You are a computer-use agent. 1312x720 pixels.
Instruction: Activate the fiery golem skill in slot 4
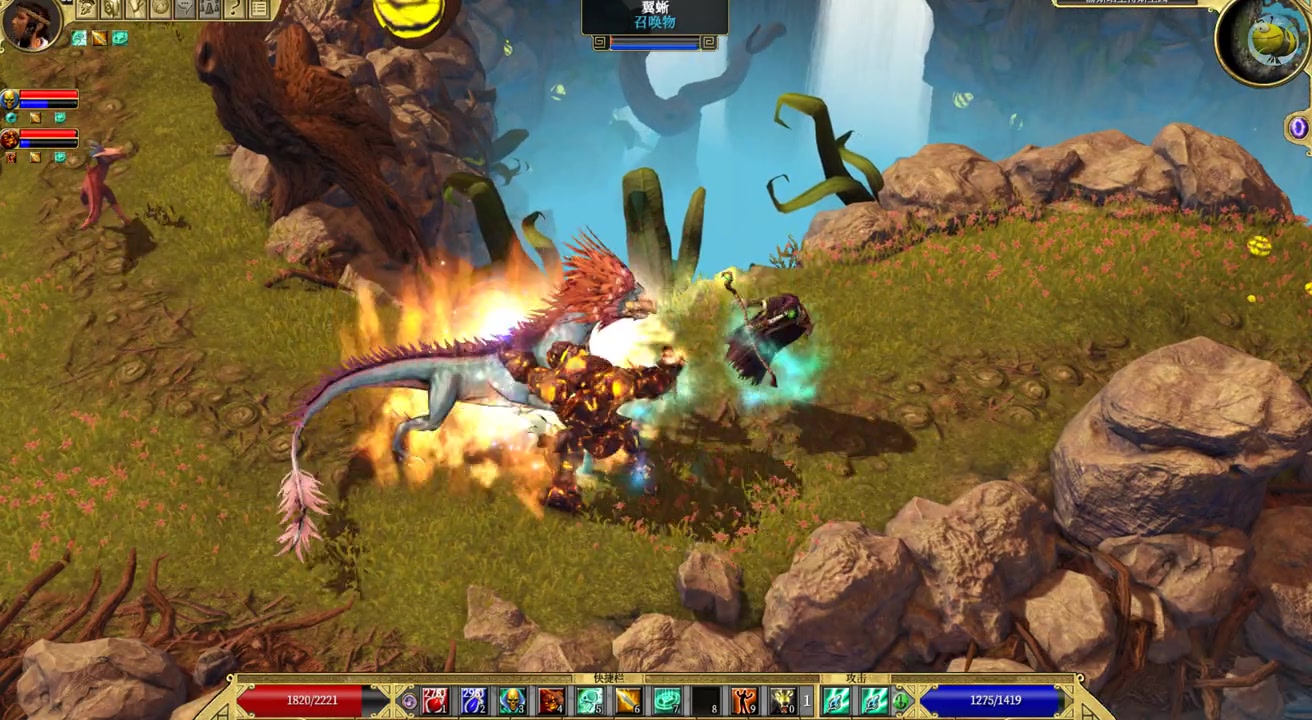(551, 700)
